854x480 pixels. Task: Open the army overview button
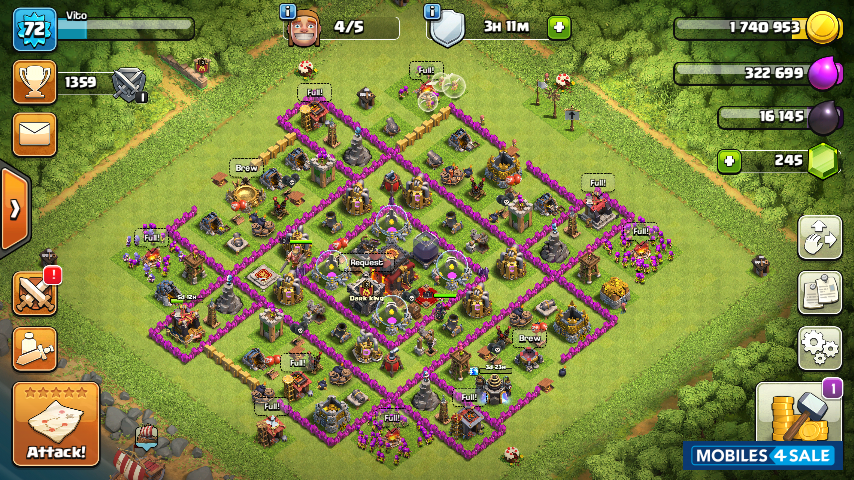click(34, 347)
